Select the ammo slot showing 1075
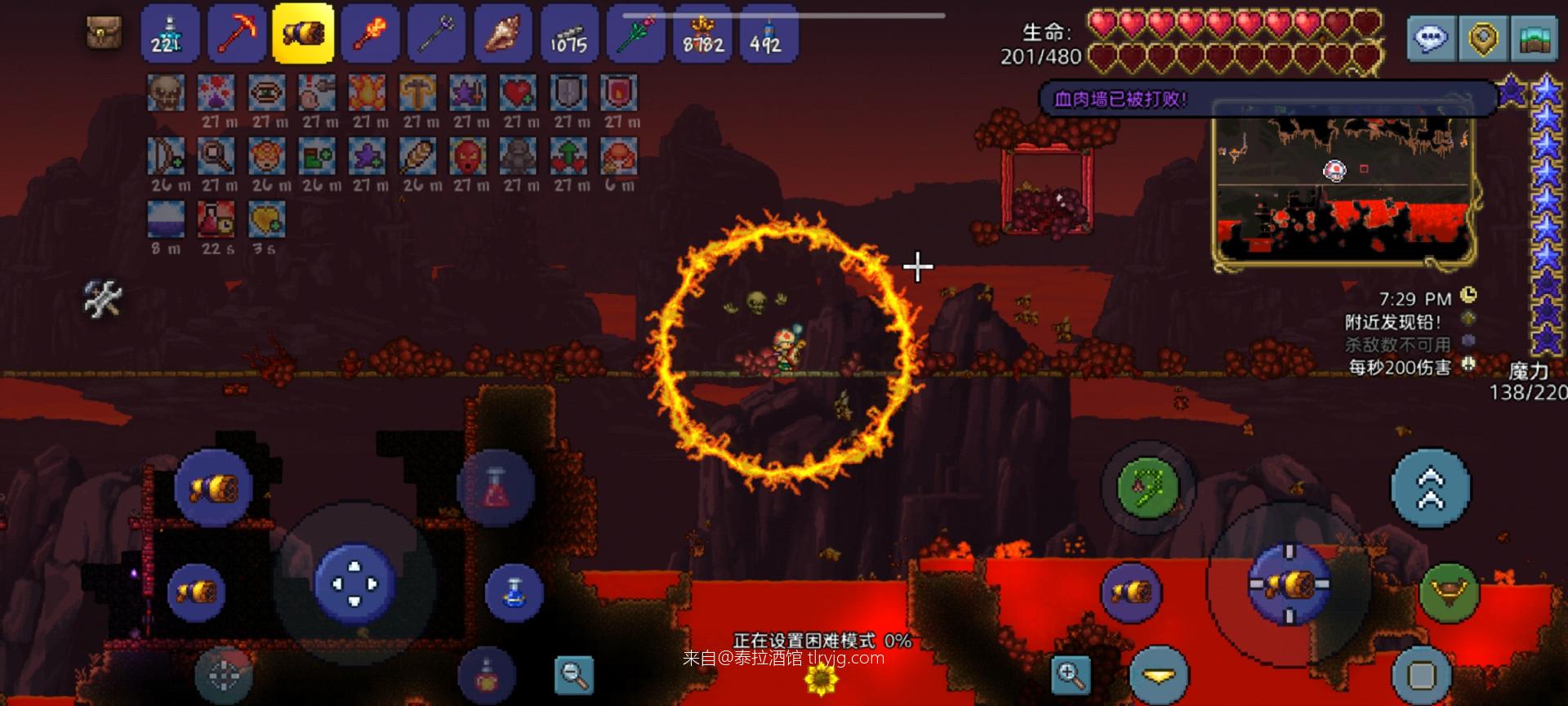Viewport: 1568px width, 706px height. [568, 34]
